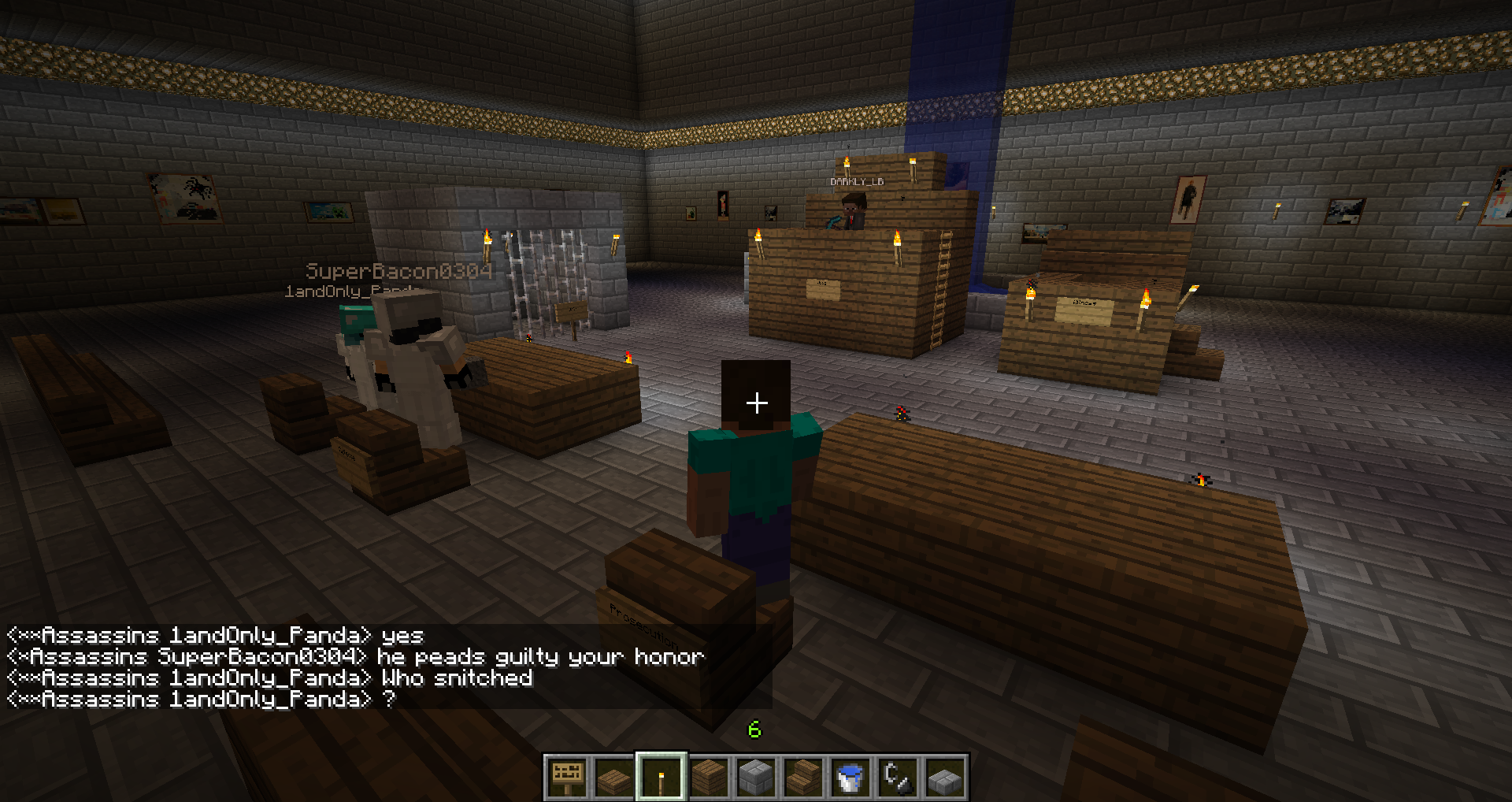1512x802 pixels.
Task: Pick the wooden planks block slot
Action: coord(709,777)
